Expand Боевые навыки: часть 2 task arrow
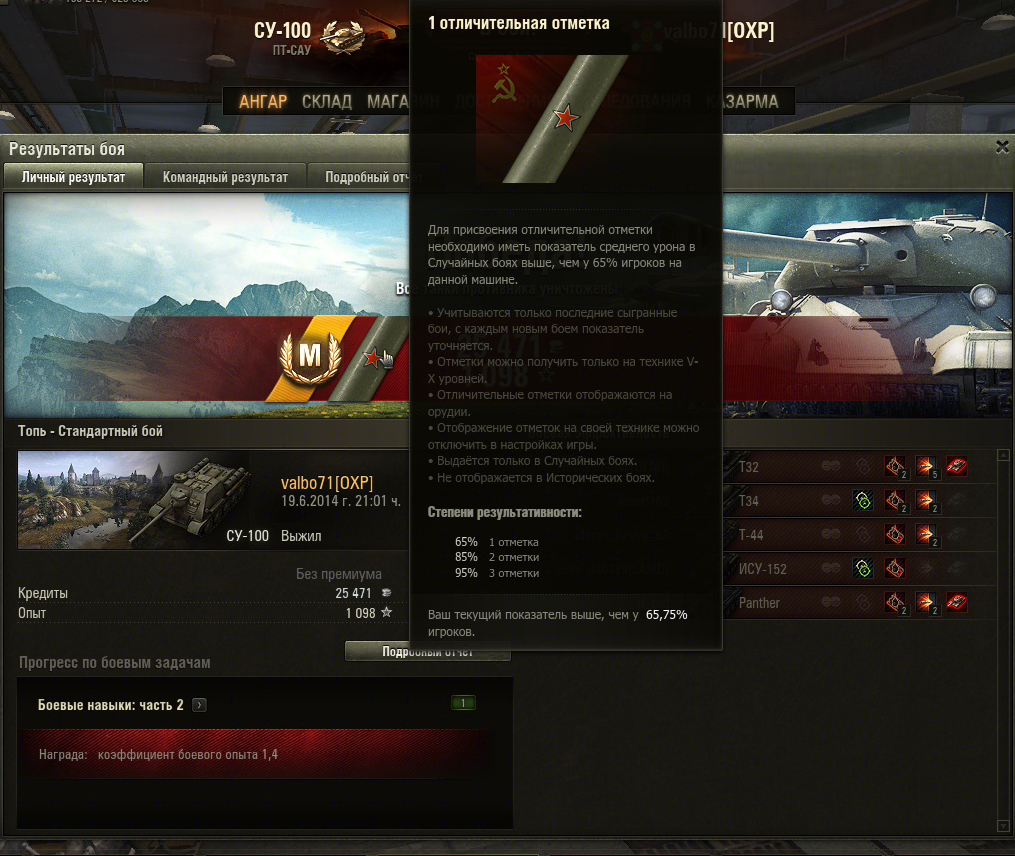 coord(200,705)
